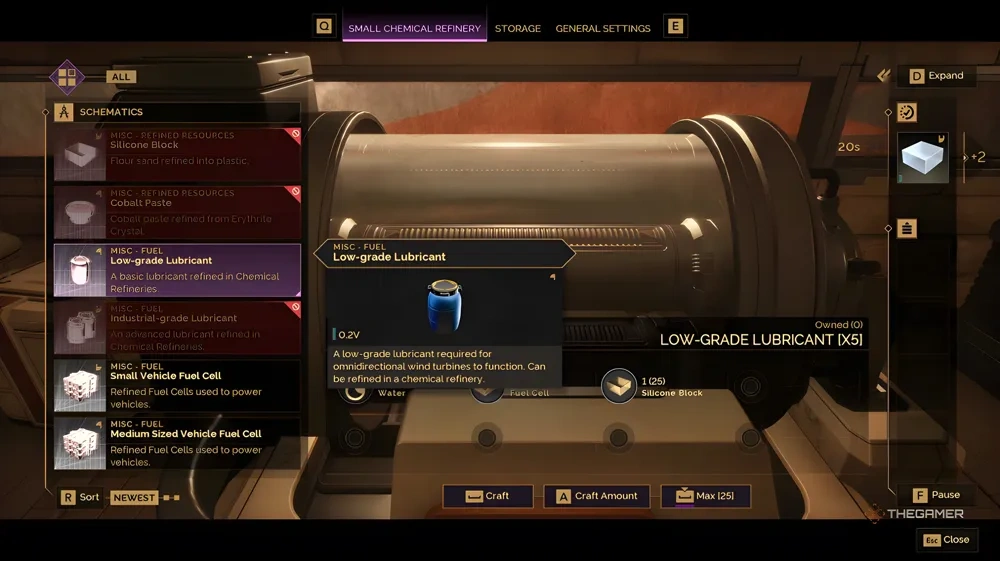This screenshot has width=1000, height=561.
Task: Select the Silicone Block ingredient slot
Action: pyautogui.click(x=620, y=386)
